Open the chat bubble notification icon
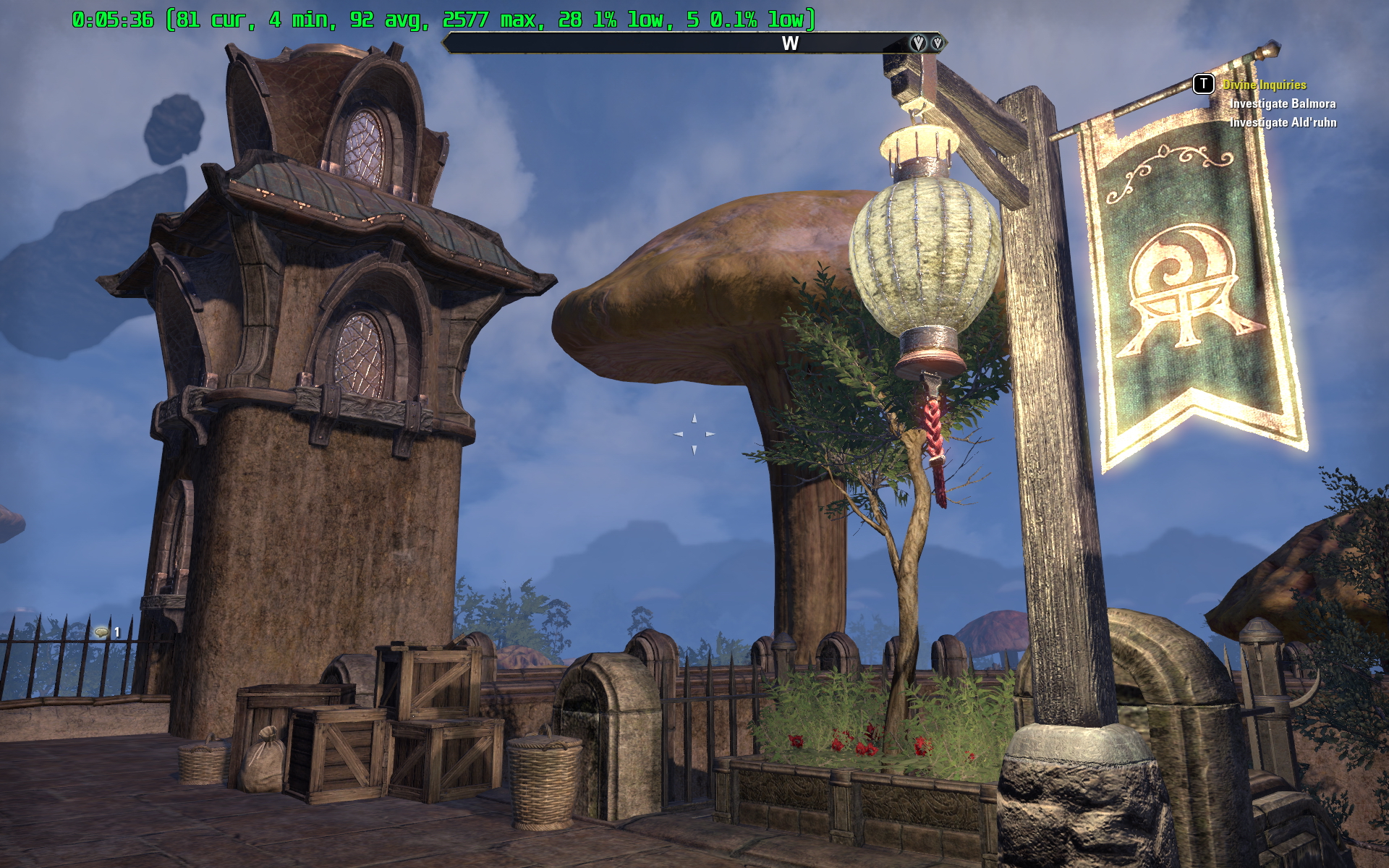Image resolution: width=1389 pixels, height=868 pixels. 102,632
